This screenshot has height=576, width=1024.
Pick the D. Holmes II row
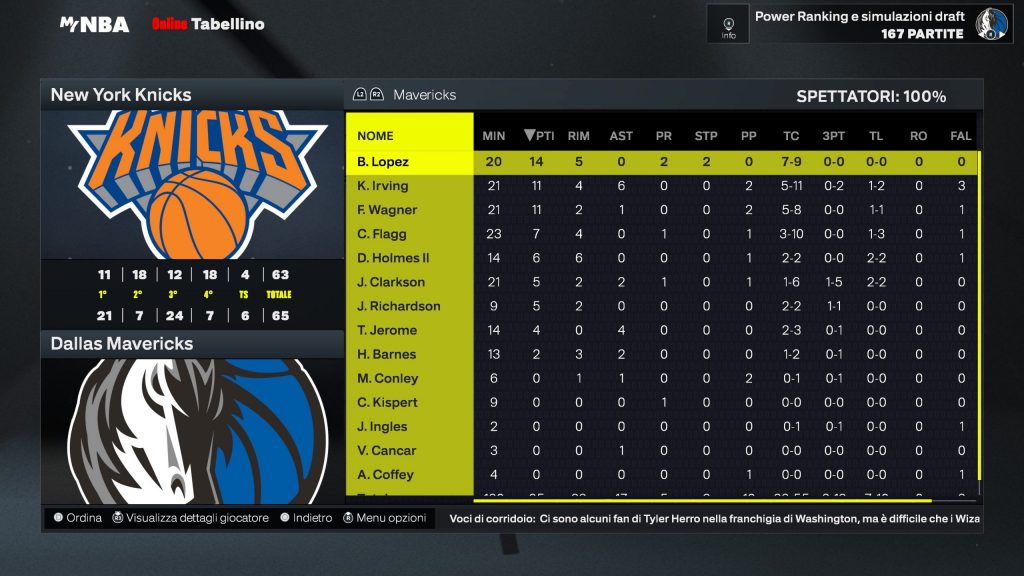392,258
